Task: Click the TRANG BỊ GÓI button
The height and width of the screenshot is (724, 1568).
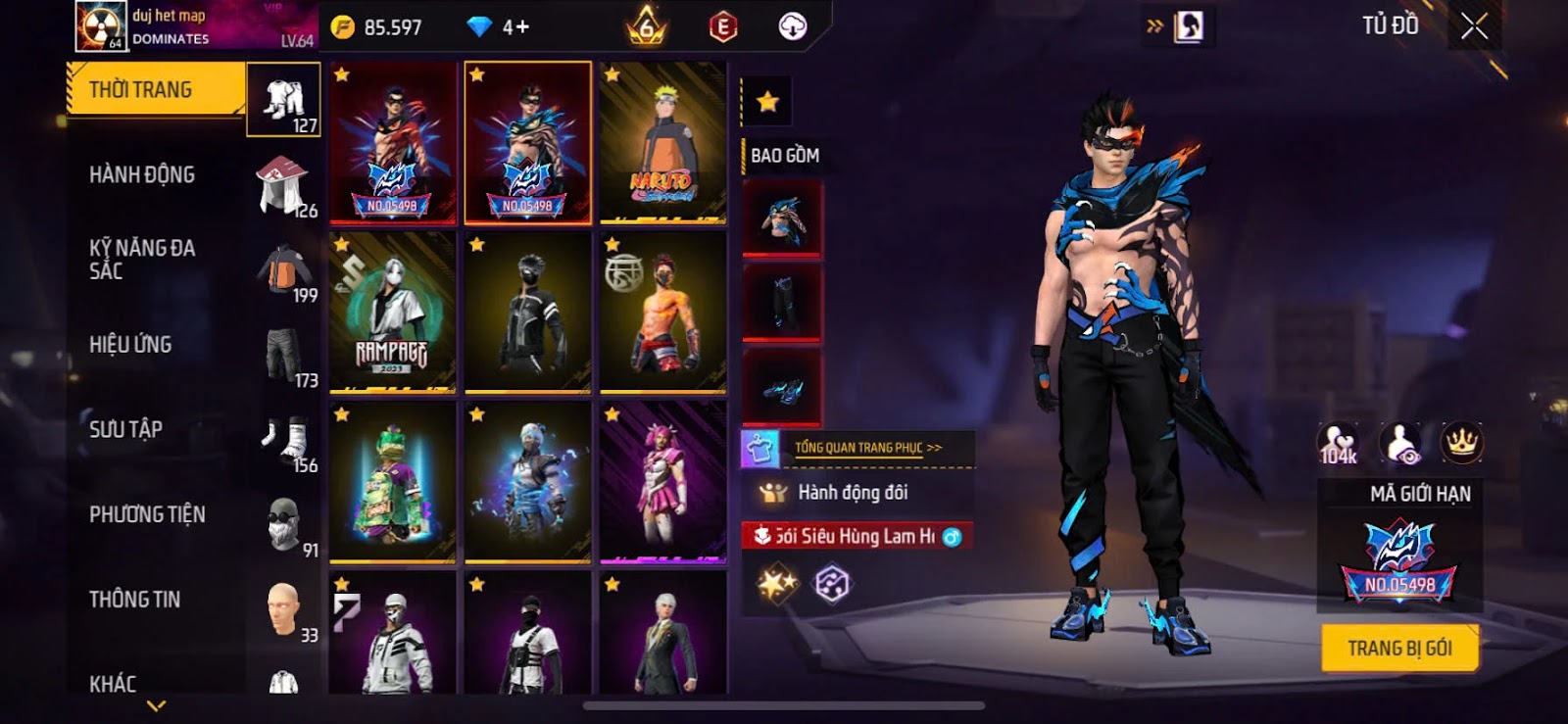Action: coord(1398,649)
